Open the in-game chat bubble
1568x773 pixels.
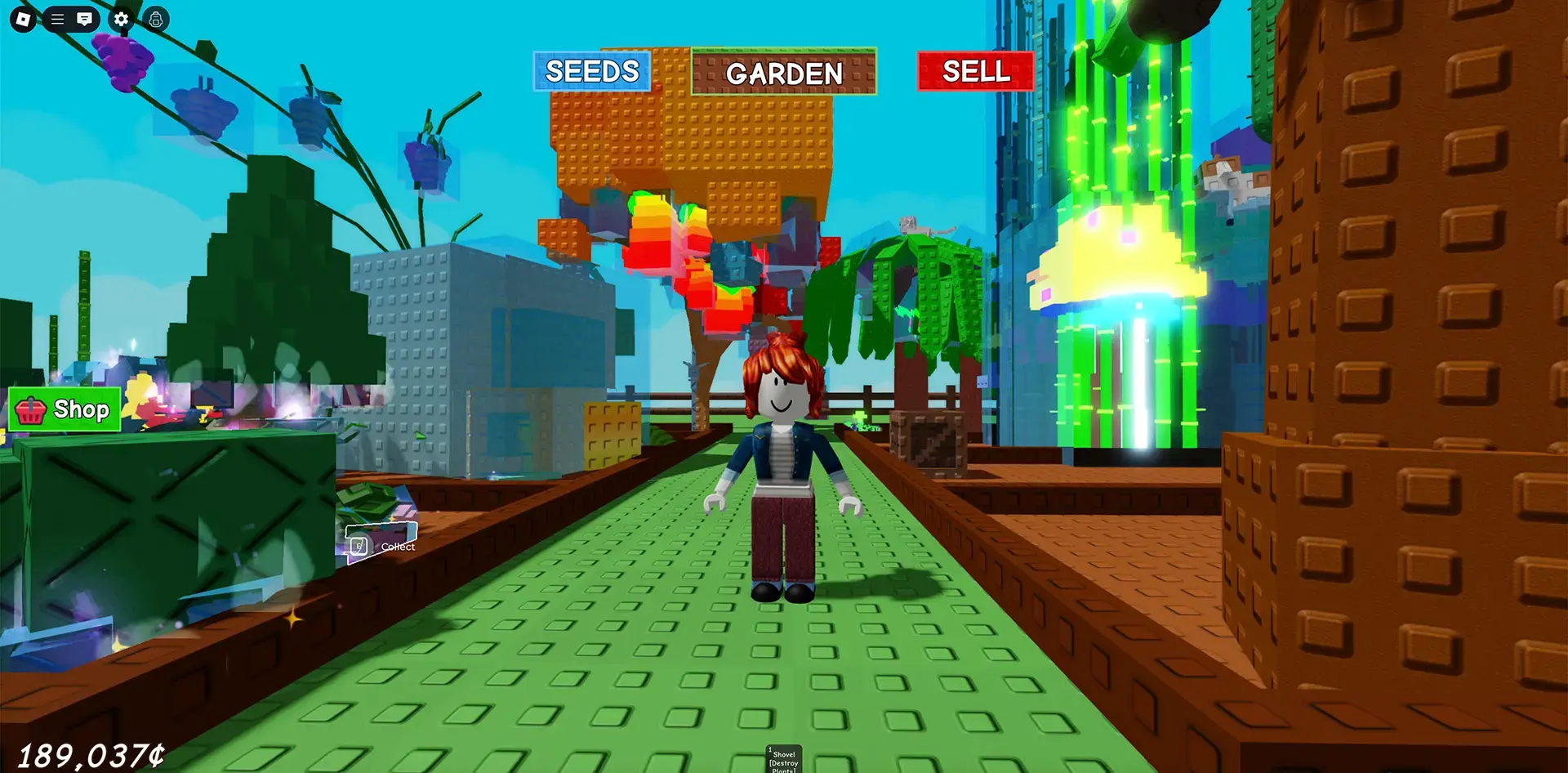[85, 18]
